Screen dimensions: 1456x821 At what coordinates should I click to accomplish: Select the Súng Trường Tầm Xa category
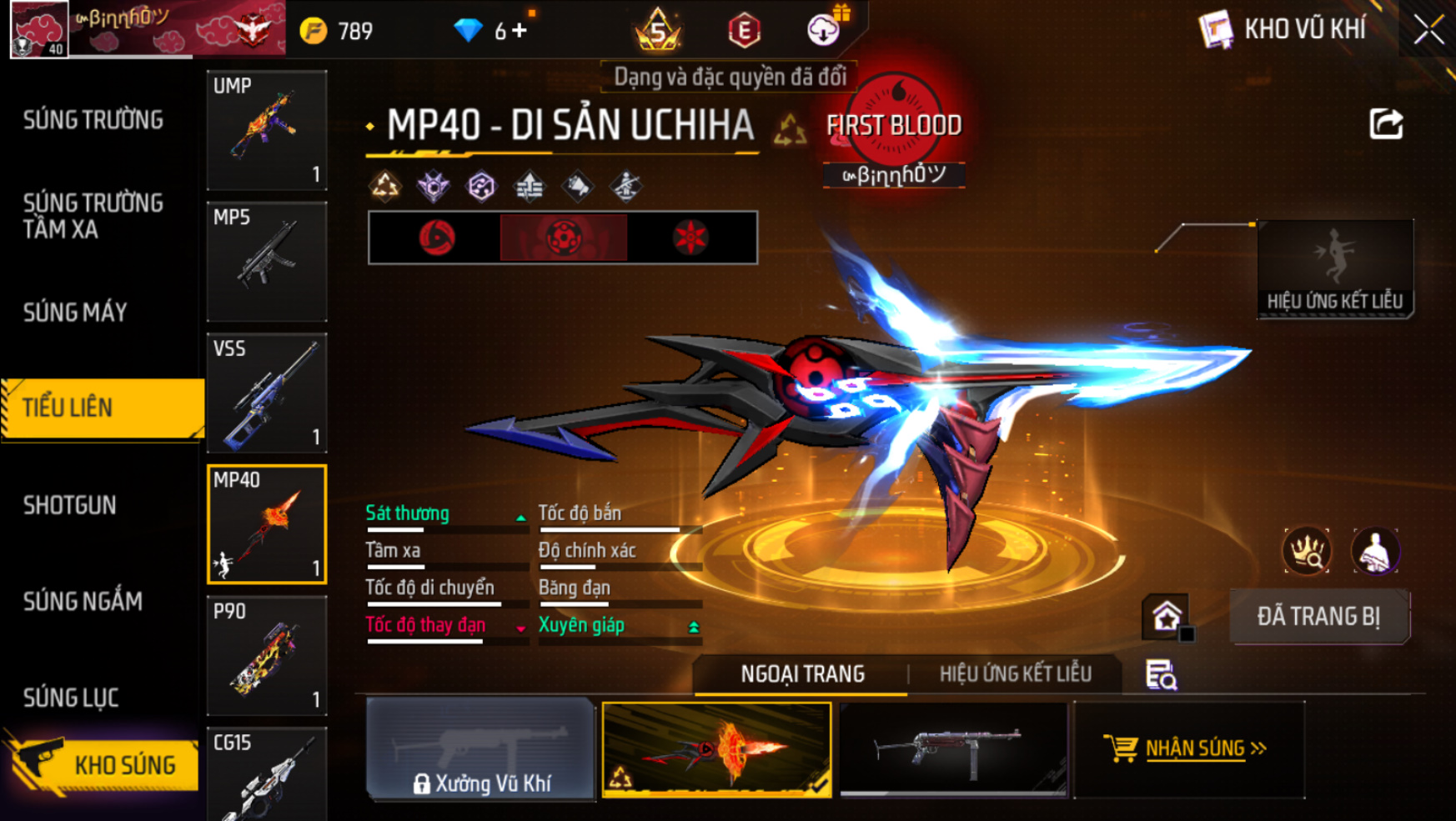coord(93,216)
